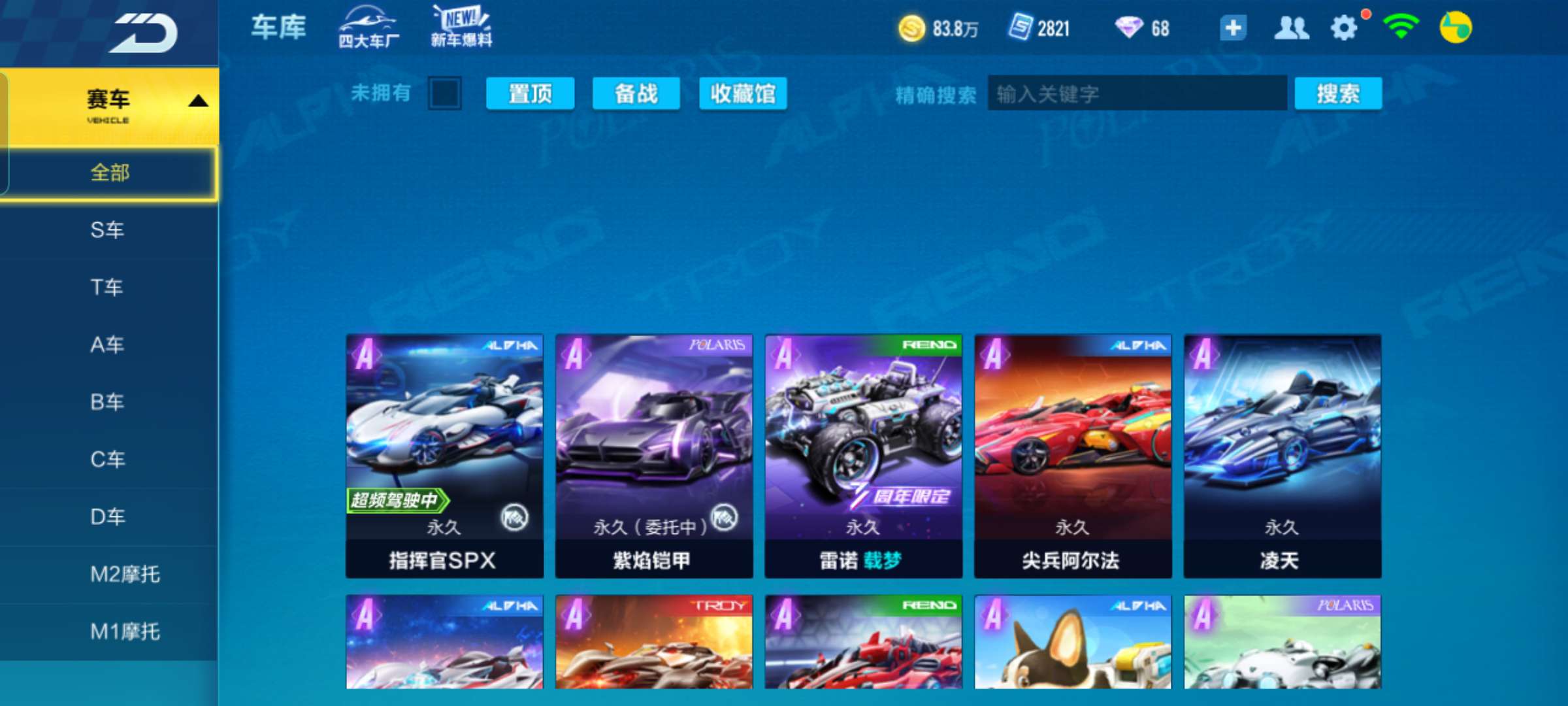Image resolution: width=1568 pixels, height=706 pixels.
Task: Open the recharge plus icon
Action: click(x=1233, y=27)
